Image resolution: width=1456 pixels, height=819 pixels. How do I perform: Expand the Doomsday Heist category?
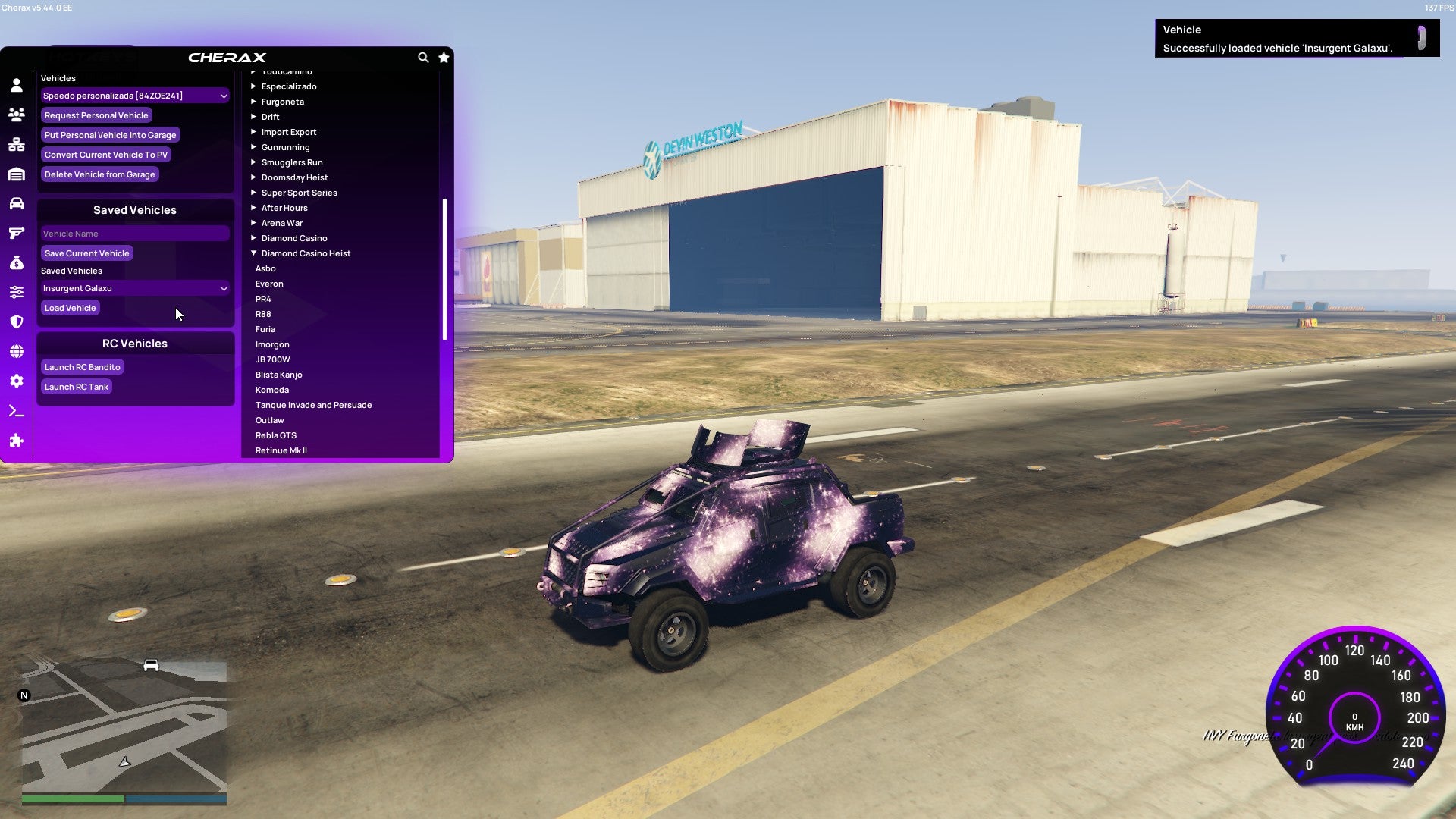click(x=294, y=177)
